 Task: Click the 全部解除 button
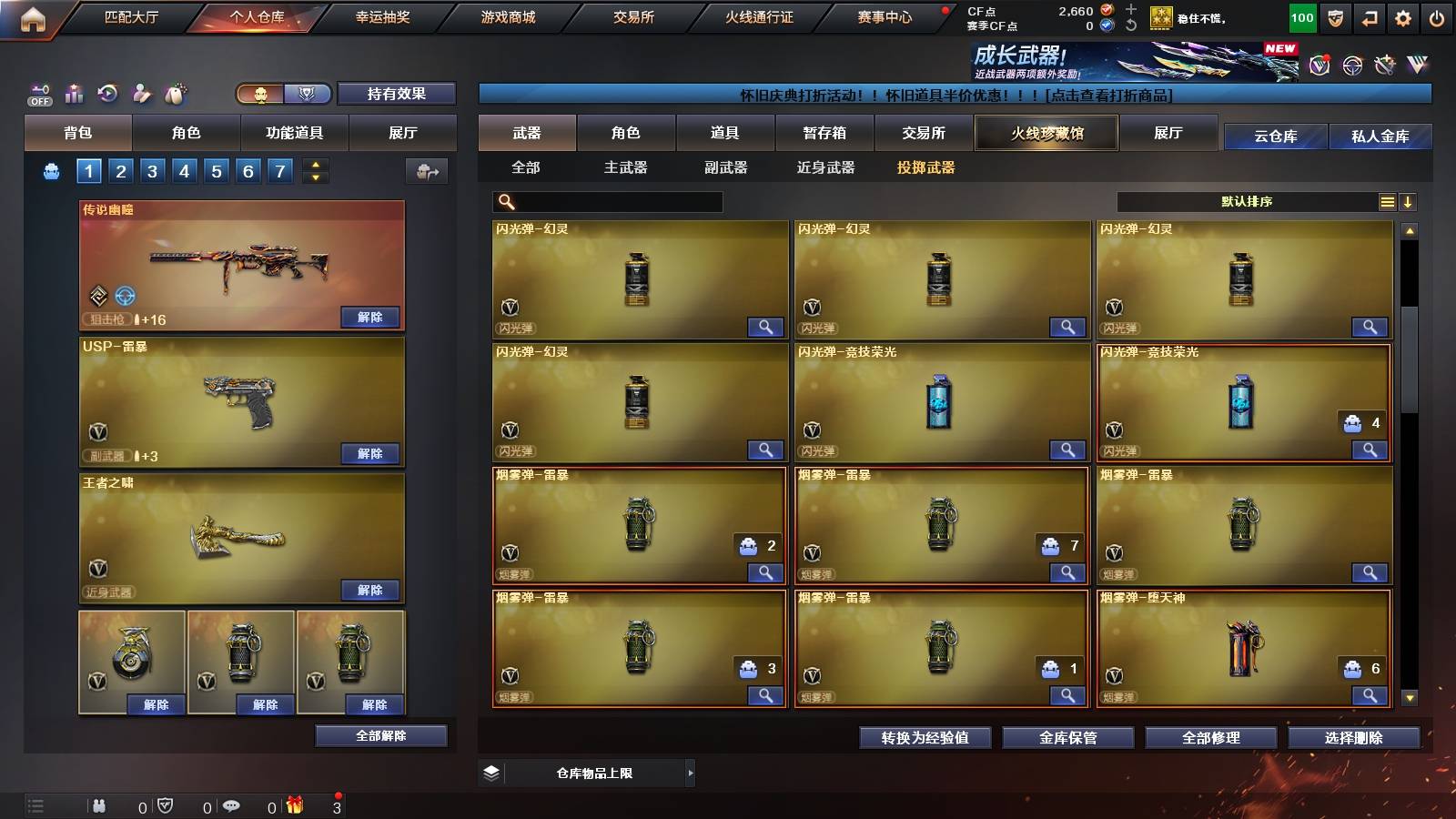[x=380, y=735]
